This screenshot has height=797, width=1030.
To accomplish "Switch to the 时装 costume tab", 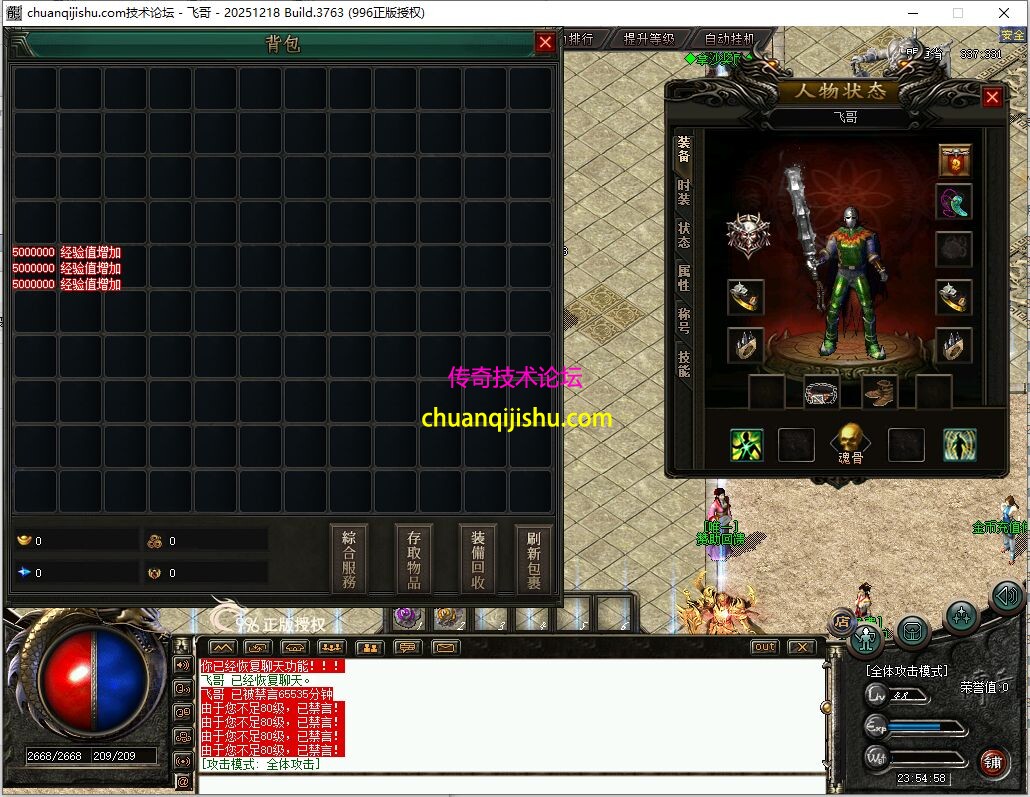I will pyautogui.click(x=684, y=192).
